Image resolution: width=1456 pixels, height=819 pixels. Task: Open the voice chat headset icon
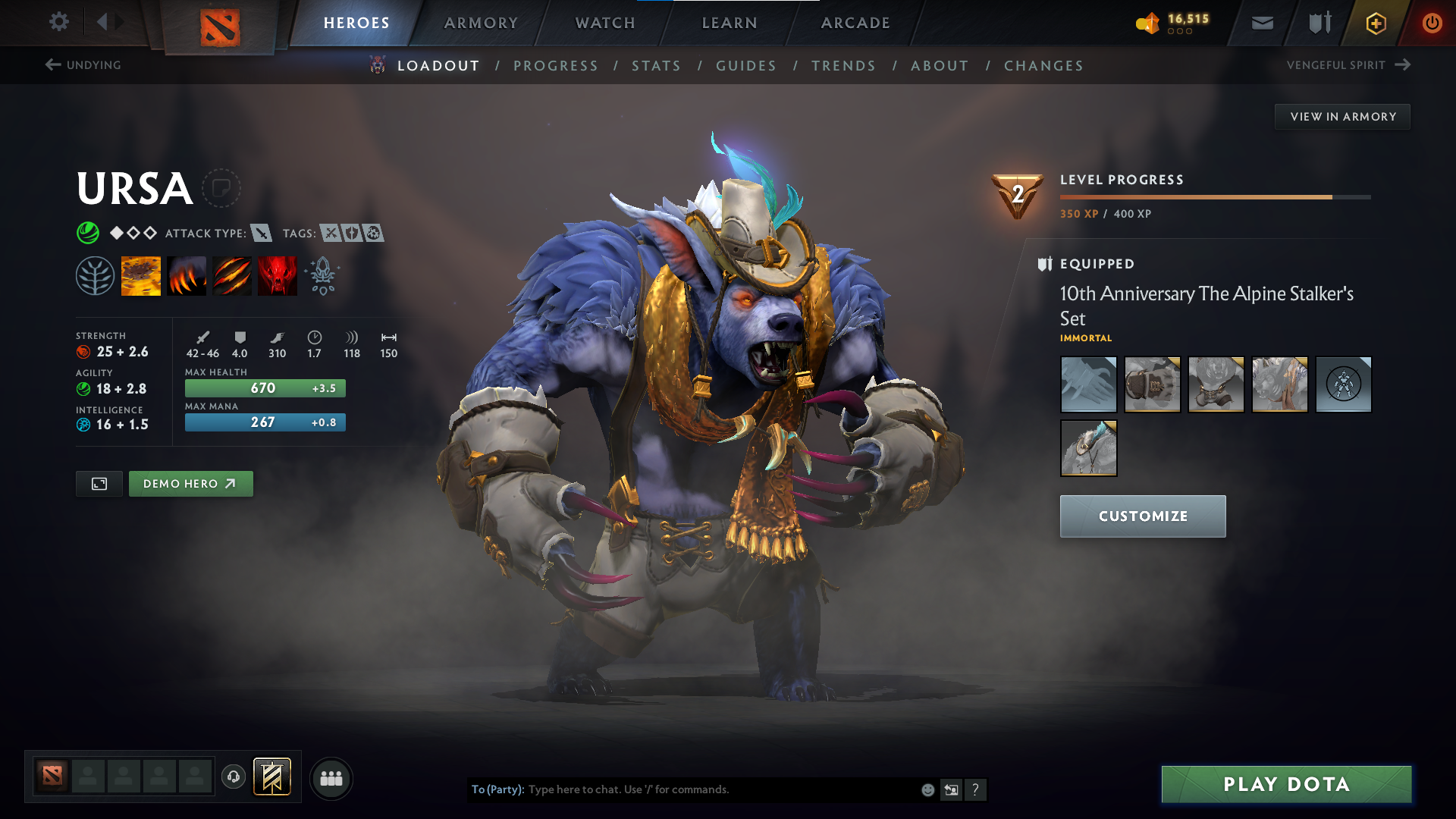coord(233,777)
